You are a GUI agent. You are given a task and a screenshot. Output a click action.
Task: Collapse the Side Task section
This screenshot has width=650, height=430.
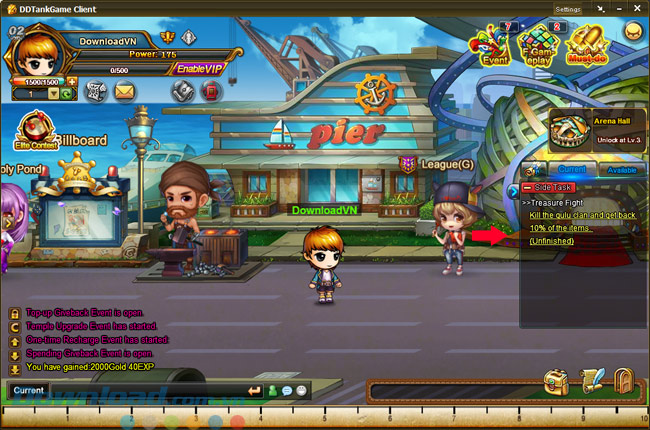click(x=528, y=187)
